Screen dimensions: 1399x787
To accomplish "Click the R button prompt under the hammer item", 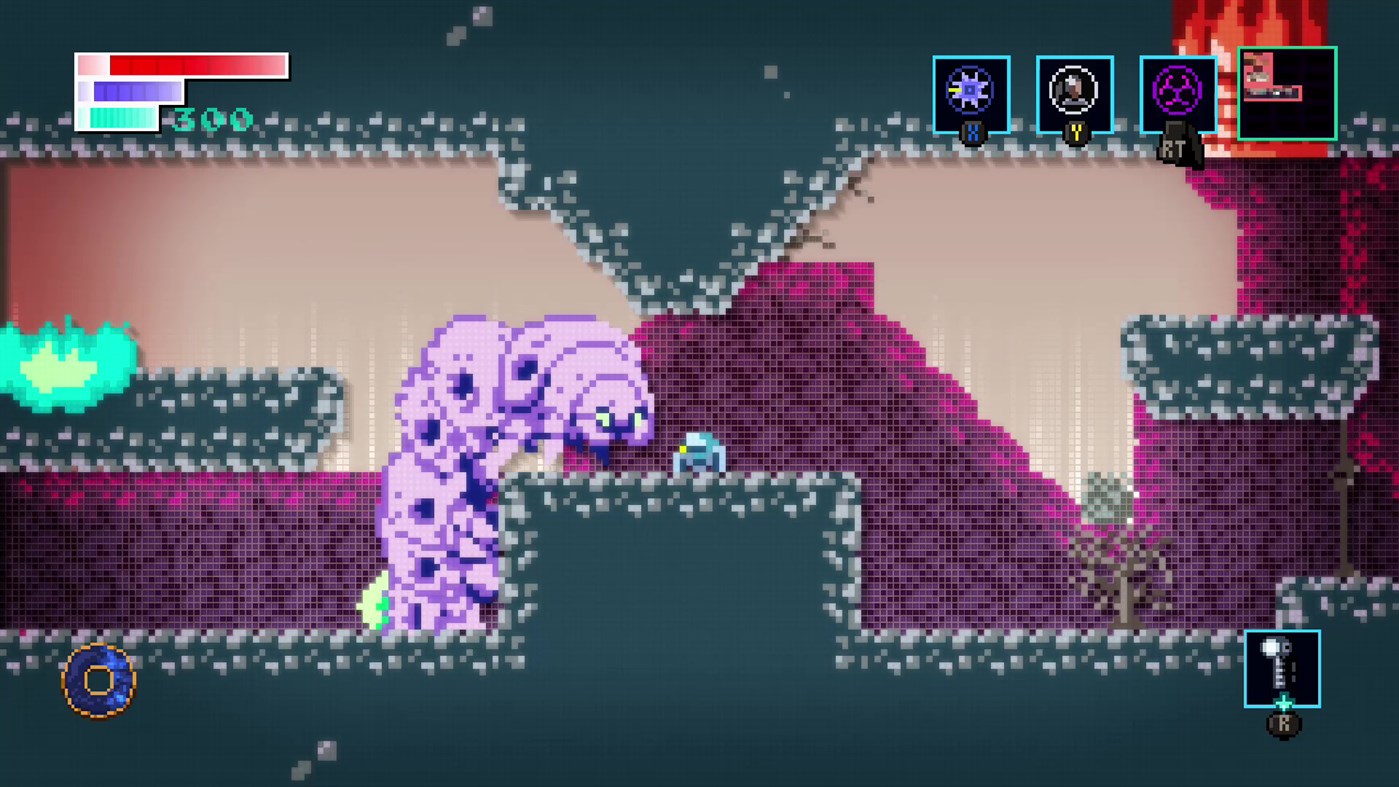I will [x=1283, y=725].
